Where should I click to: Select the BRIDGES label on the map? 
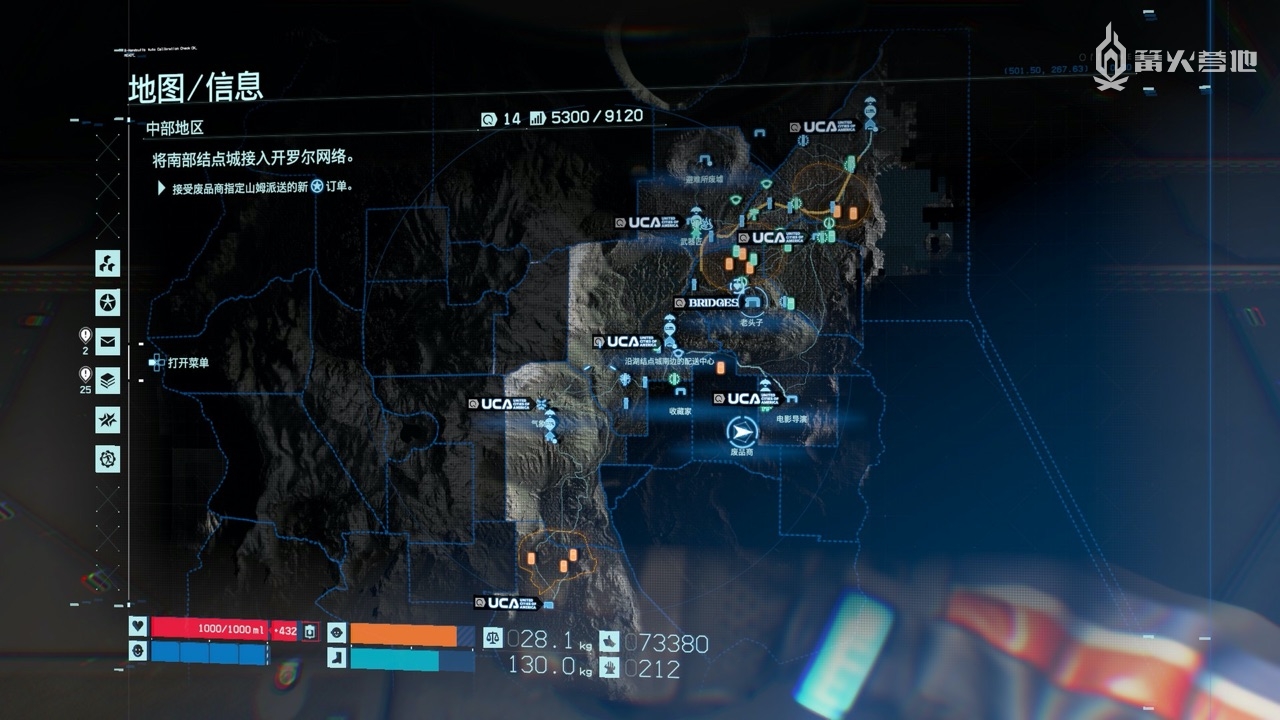pos(713,302)
